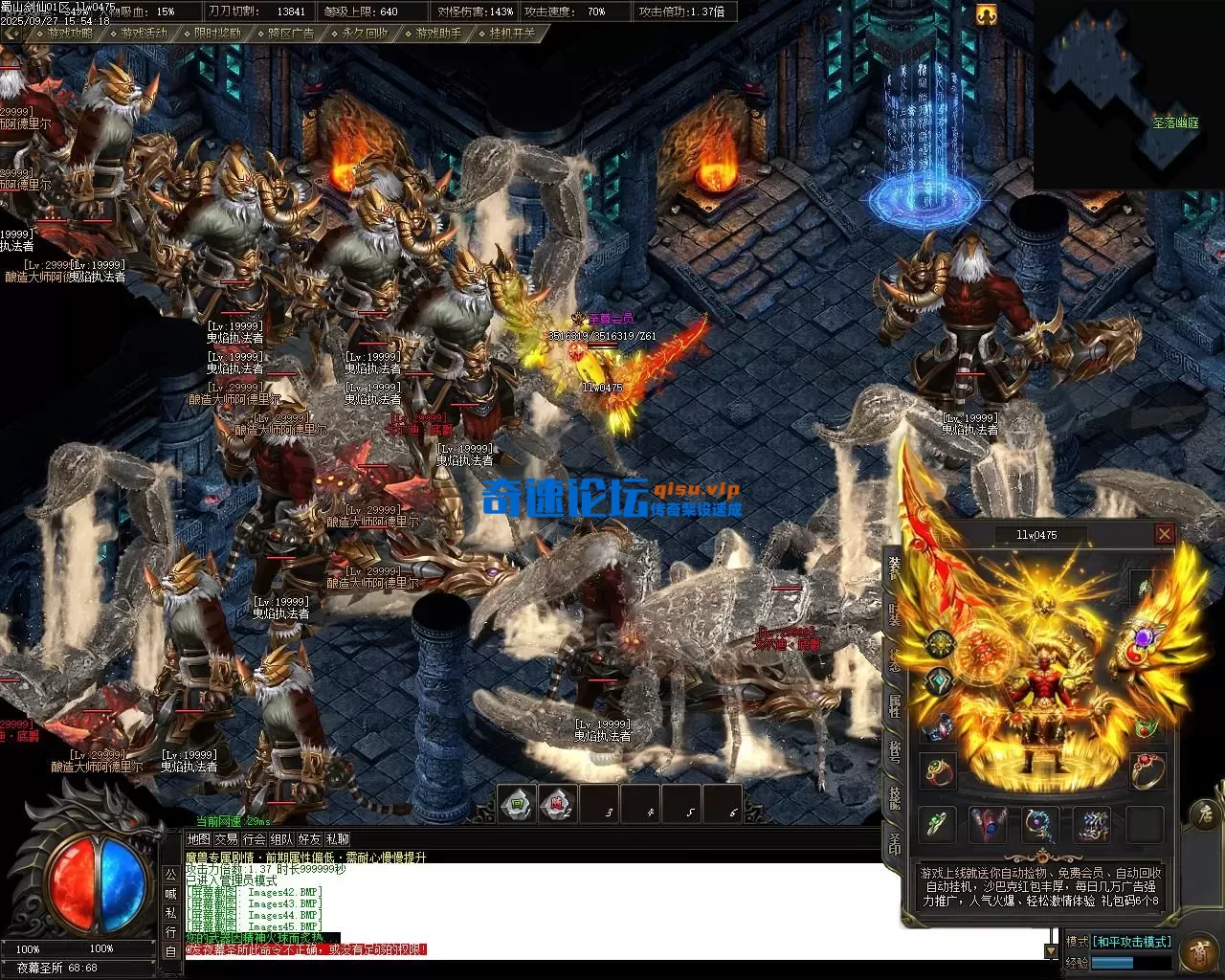The width and height of the screenshot is (1225, 980).
Task: Switch to the 时装 costume tab
Action: [894, 612]
